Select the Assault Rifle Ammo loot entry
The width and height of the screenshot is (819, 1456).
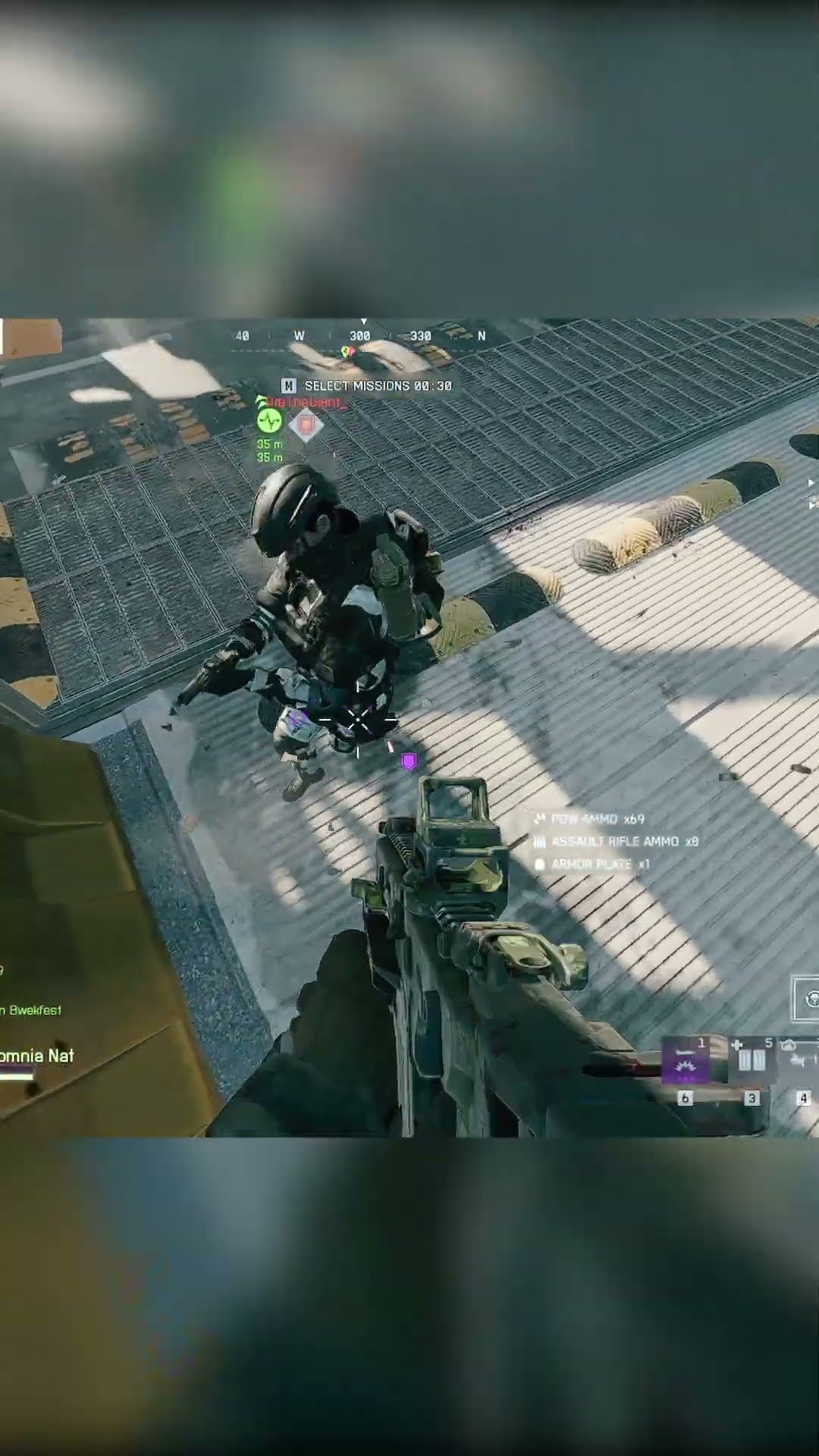[617, 842]
